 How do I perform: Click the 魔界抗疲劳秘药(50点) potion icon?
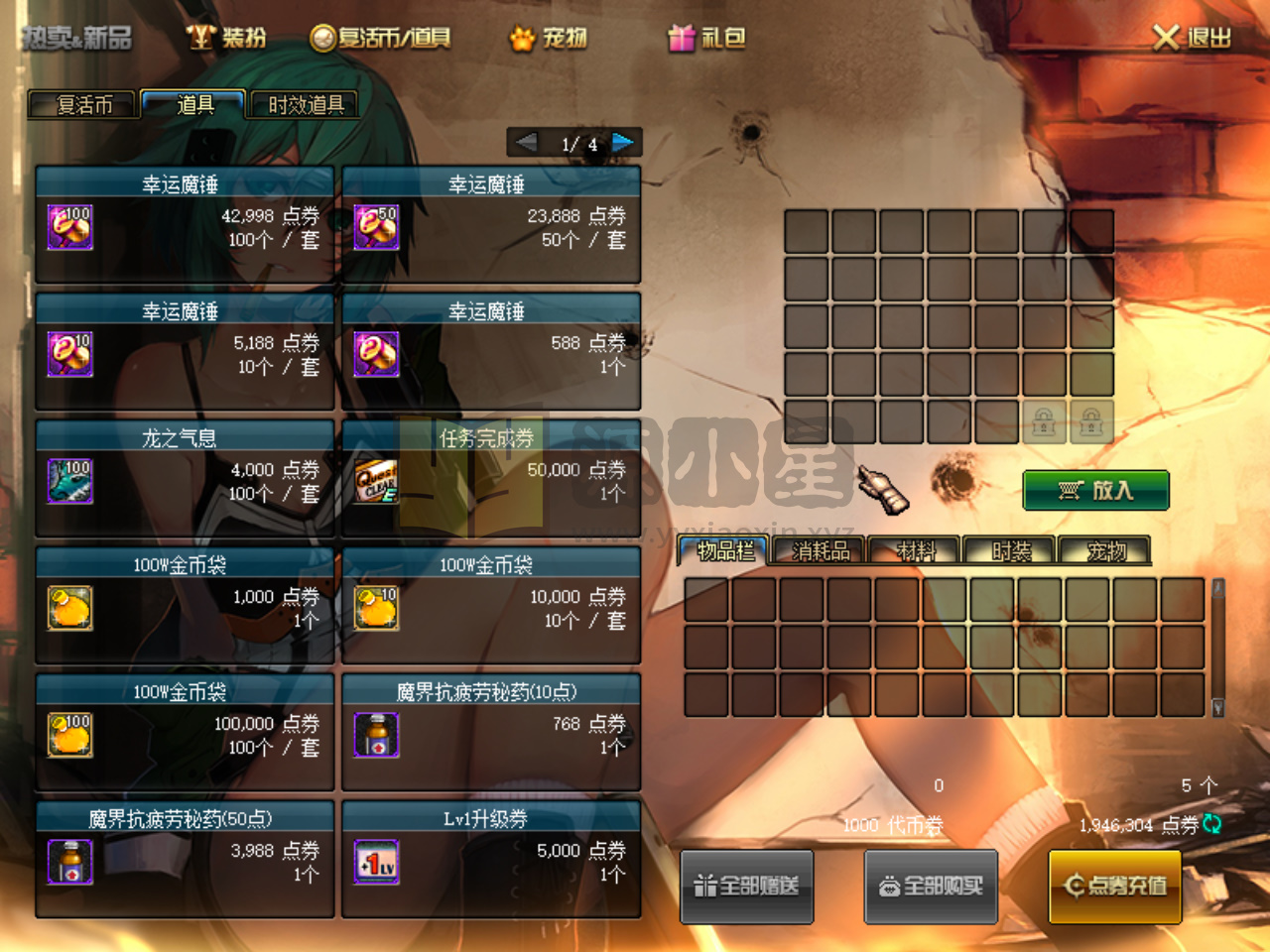[69, 862]
